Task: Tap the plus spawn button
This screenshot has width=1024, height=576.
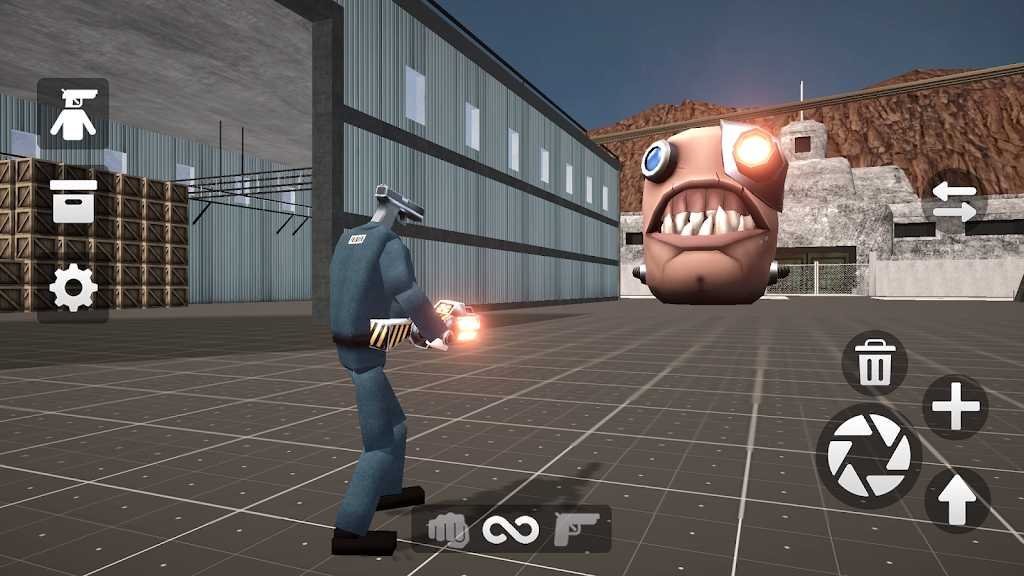Action: 955,407
